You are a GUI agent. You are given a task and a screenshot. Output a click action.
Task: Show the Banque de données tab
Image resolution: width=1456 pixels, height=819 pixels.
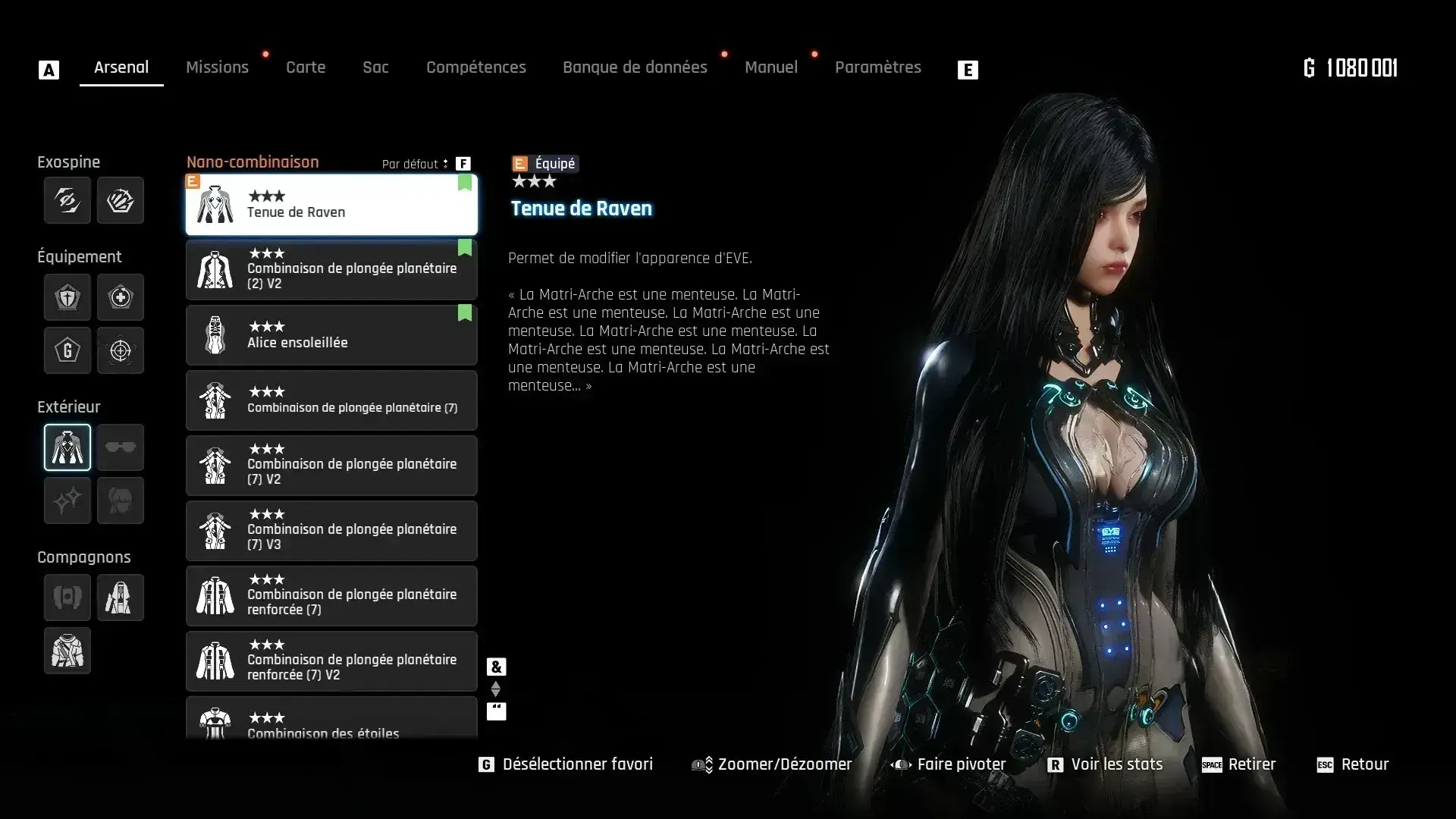635,67
